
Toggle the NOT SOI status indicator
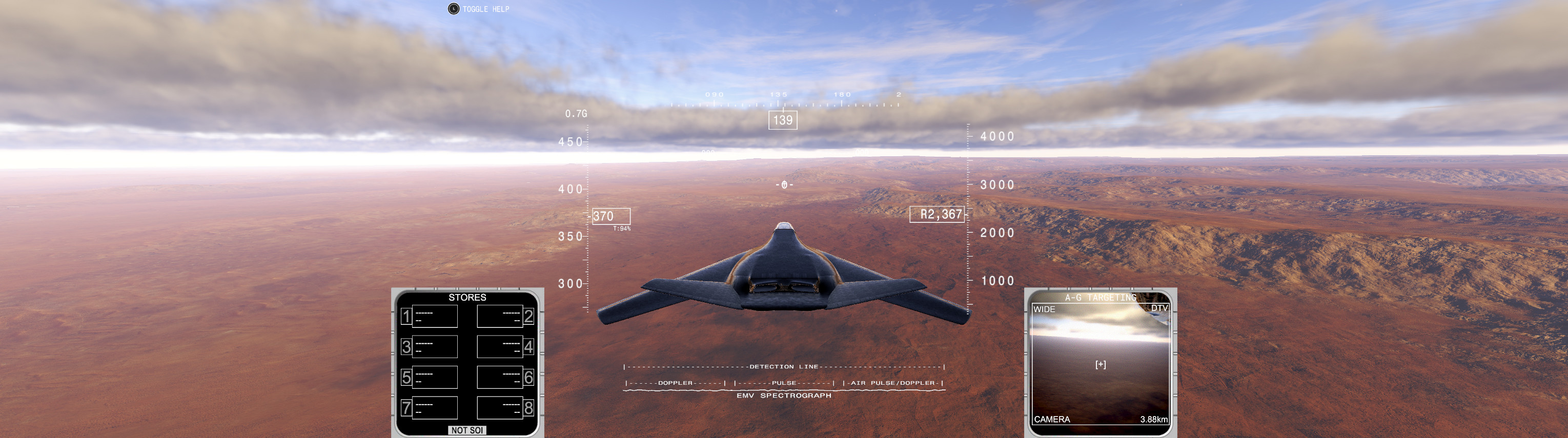tap(467, 430)
